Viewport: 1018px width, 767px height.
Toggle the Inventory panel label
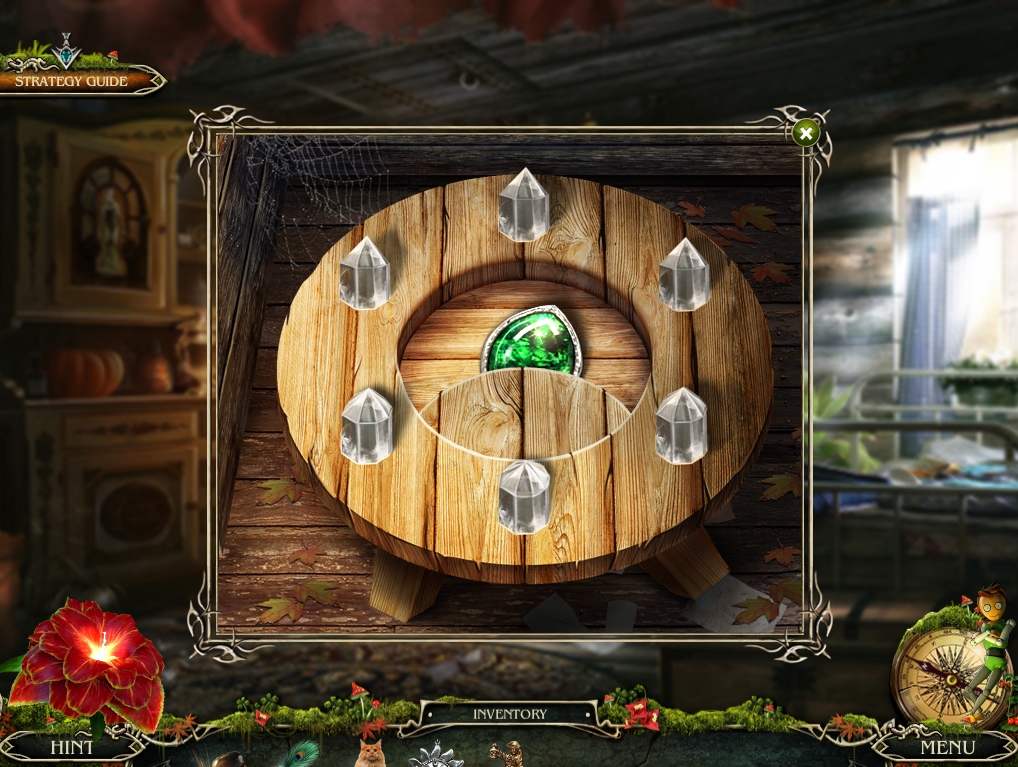[x=510, y=714]
